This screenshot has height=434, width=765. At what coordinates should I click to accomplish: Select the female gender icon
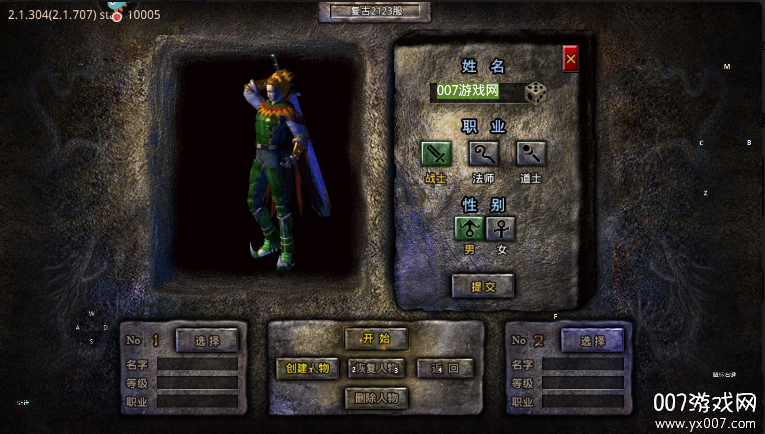point(501,229)
